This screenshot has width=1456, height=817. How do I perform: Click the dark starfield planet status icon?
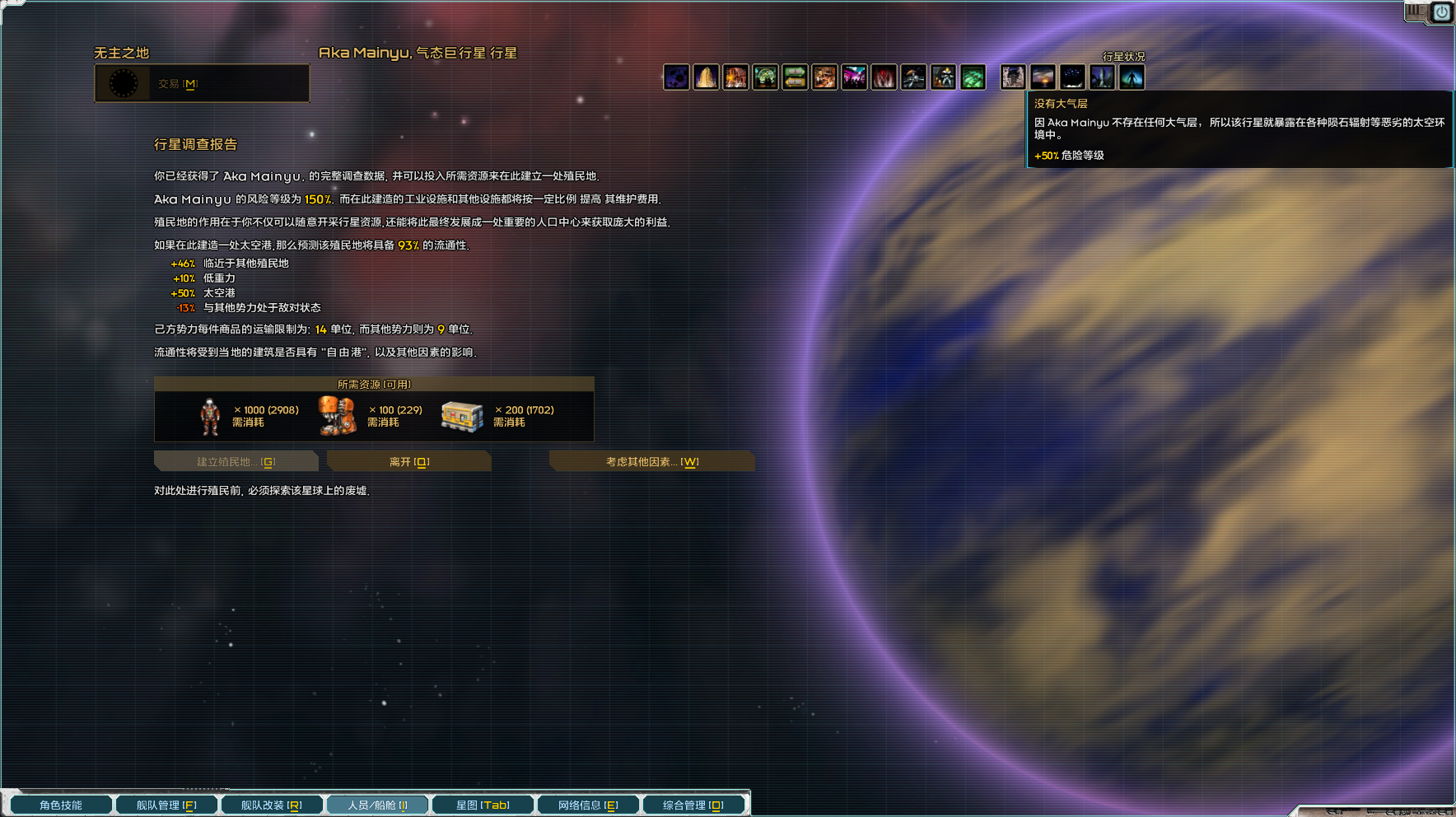pyautogui.click(x=1072, y=77)
